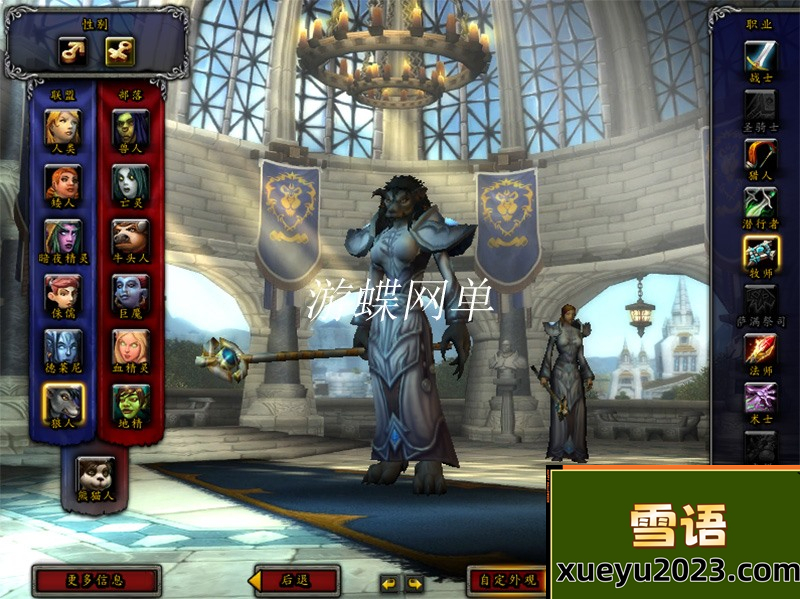
Task: Select the Pandaren (熊猫人) race portrait
Action: (96, 473)
